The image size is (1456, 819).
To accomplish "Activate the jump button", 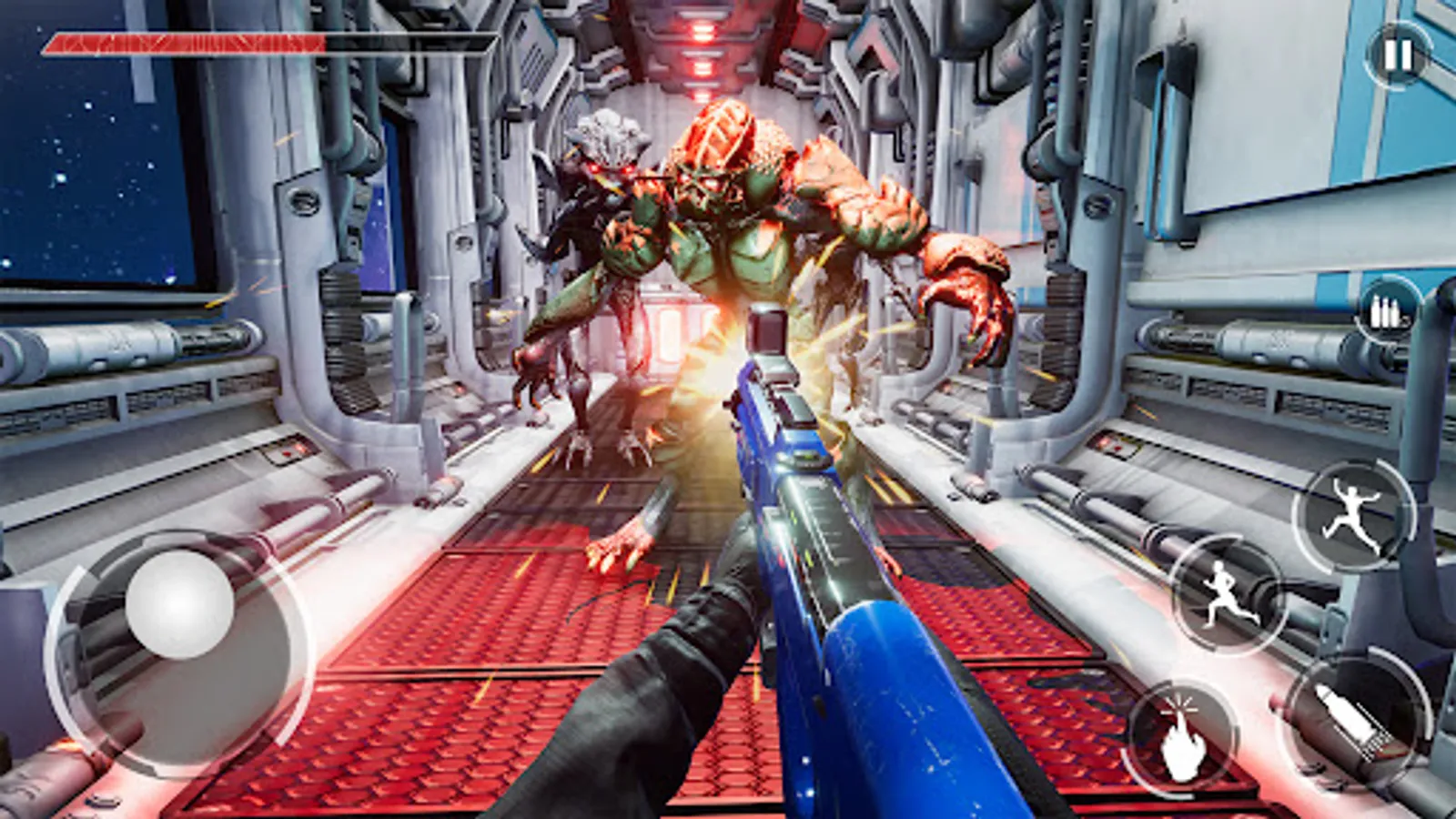I will coord(1354,514).
